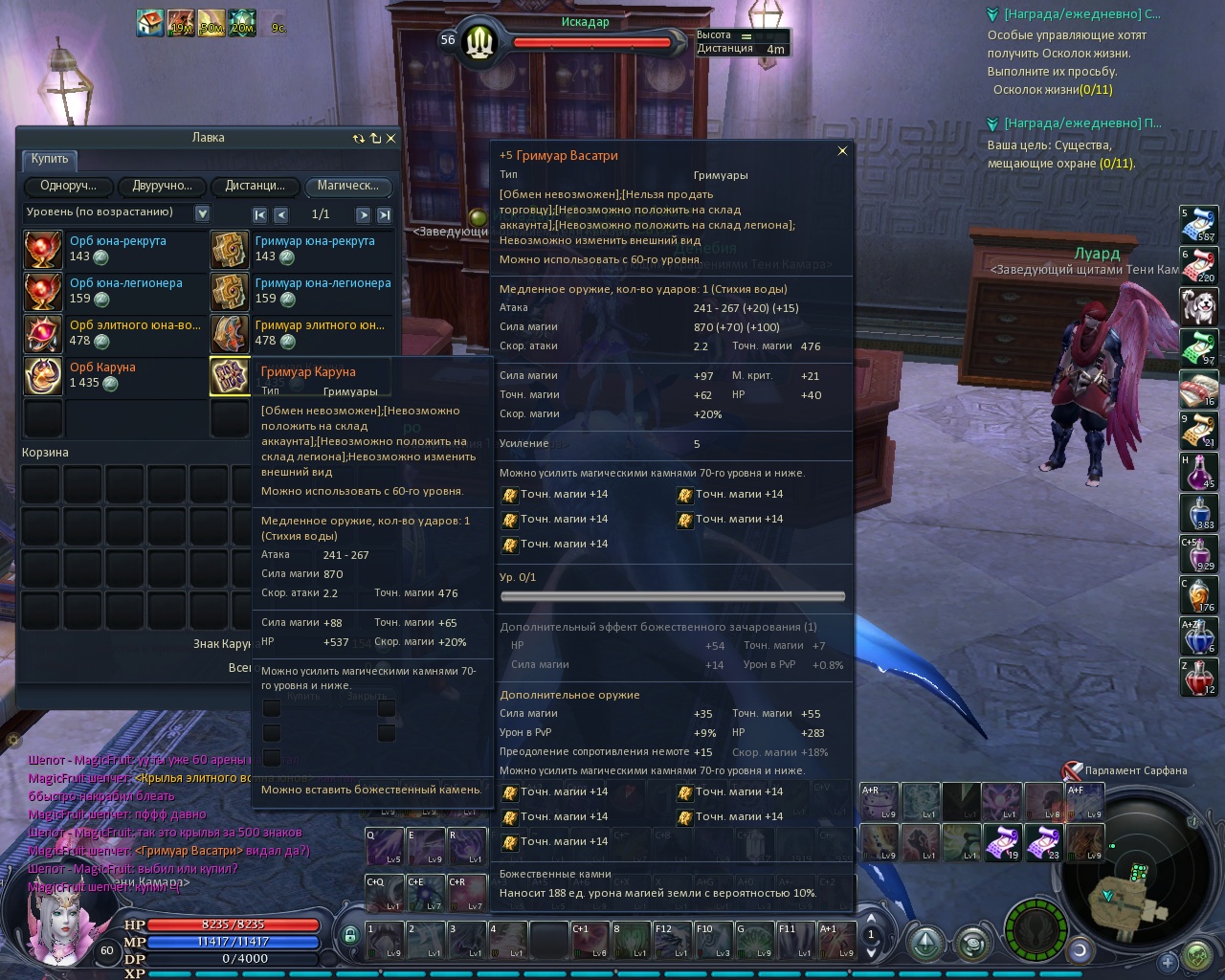
Task: Open the Уровень sorting dropdown
Action: coord(202,213)
